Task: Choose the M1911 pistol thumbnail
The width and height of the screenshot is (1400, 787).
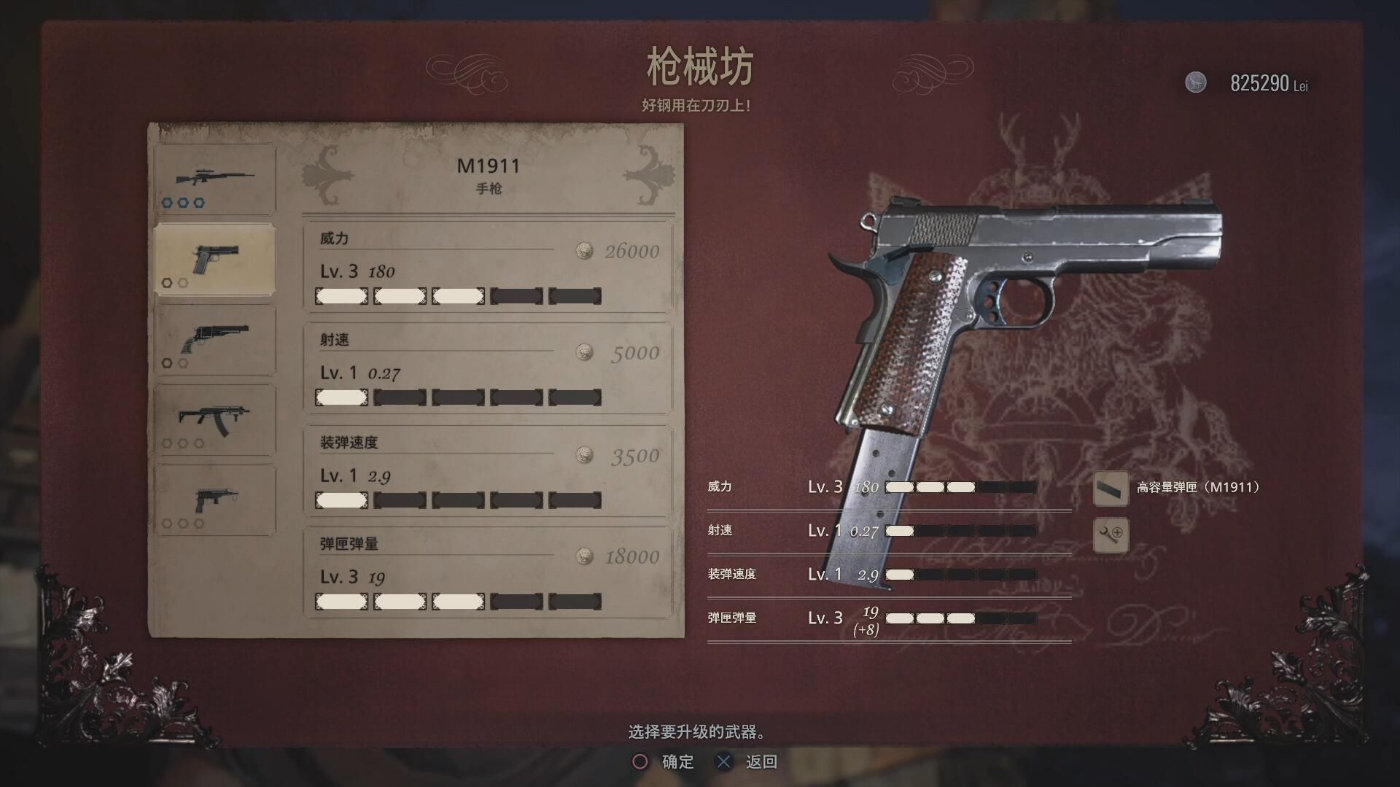Action: click(214, 259)
